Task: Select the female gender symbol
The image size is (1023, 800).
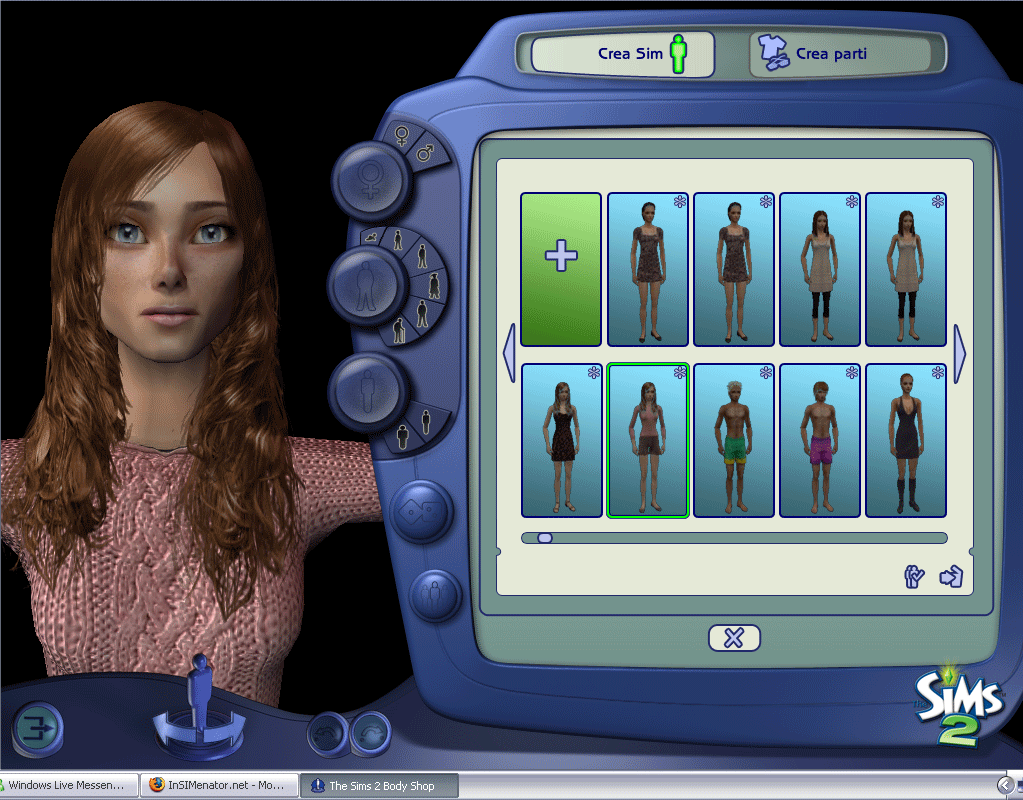Action: click(x=402, y=136)
